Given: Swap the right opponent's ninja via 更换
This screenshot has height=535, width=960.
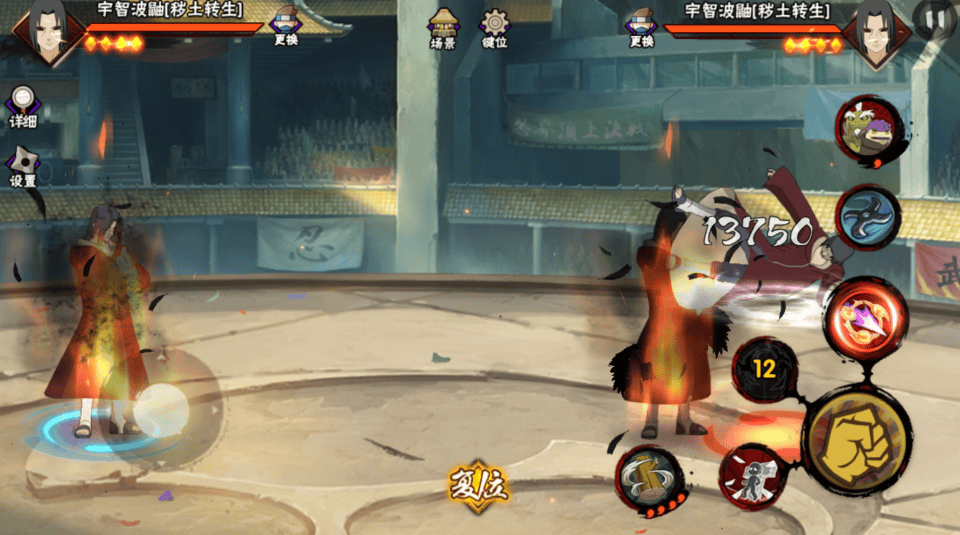Looking at the screenshot, I should point(641,27).
